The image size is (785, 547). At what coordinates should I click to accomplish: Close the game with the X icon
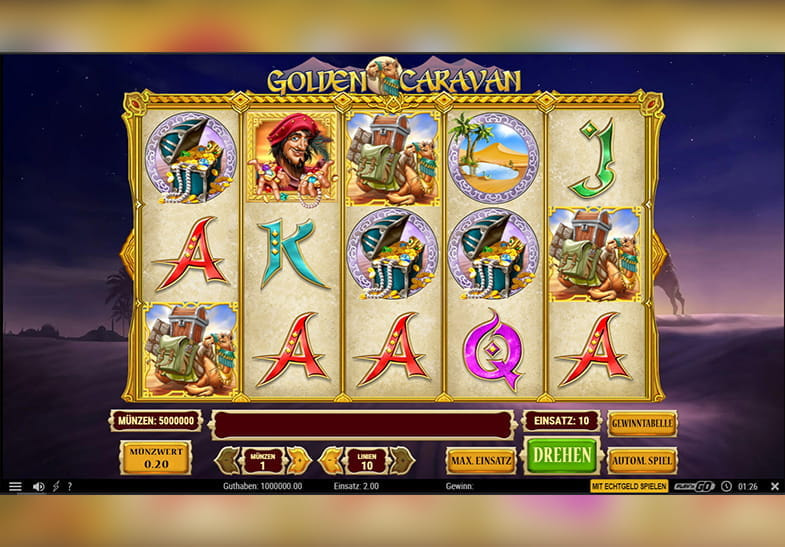coord(774,487)
